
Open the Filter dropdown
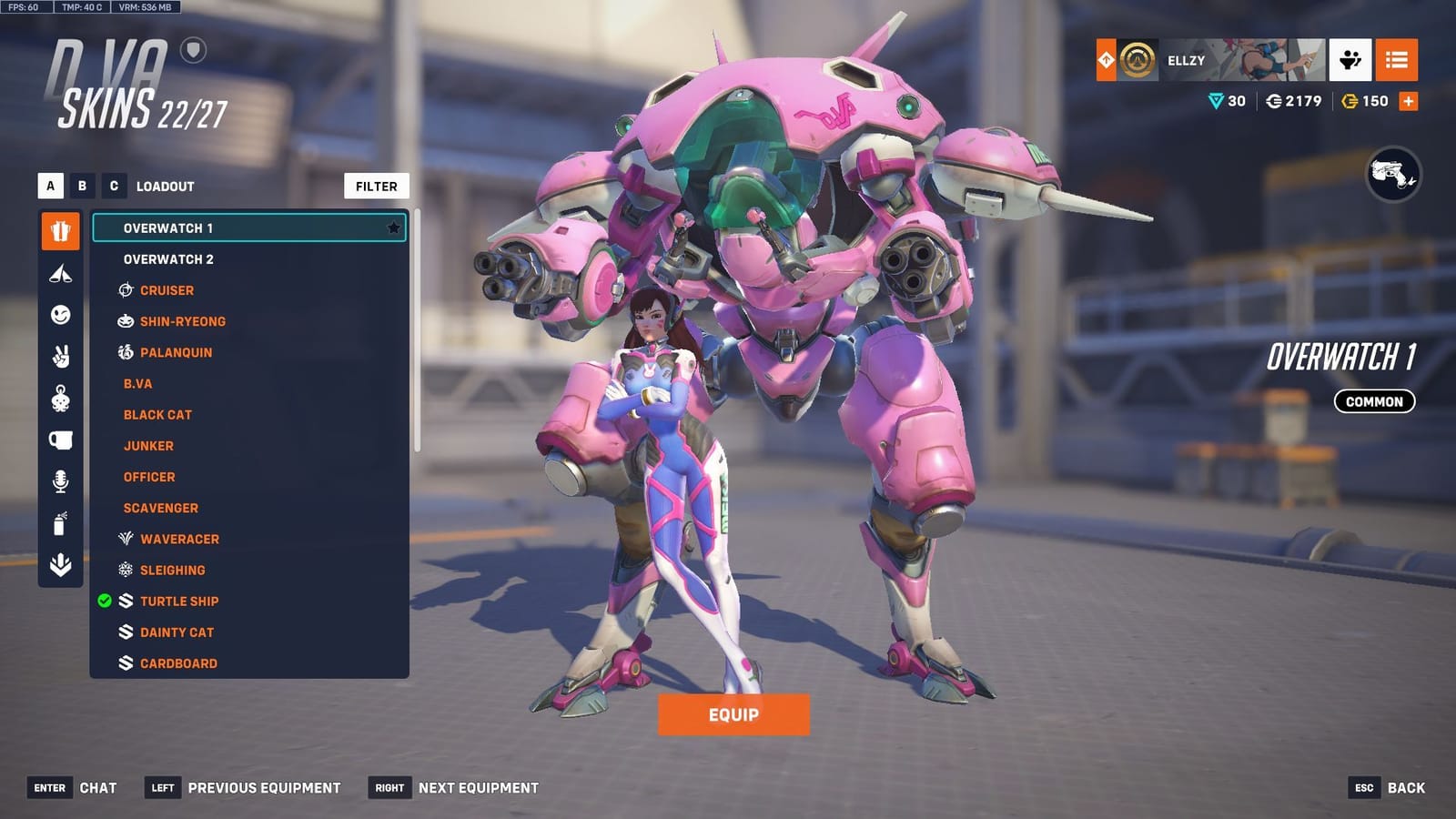click(x=376, y=186)
